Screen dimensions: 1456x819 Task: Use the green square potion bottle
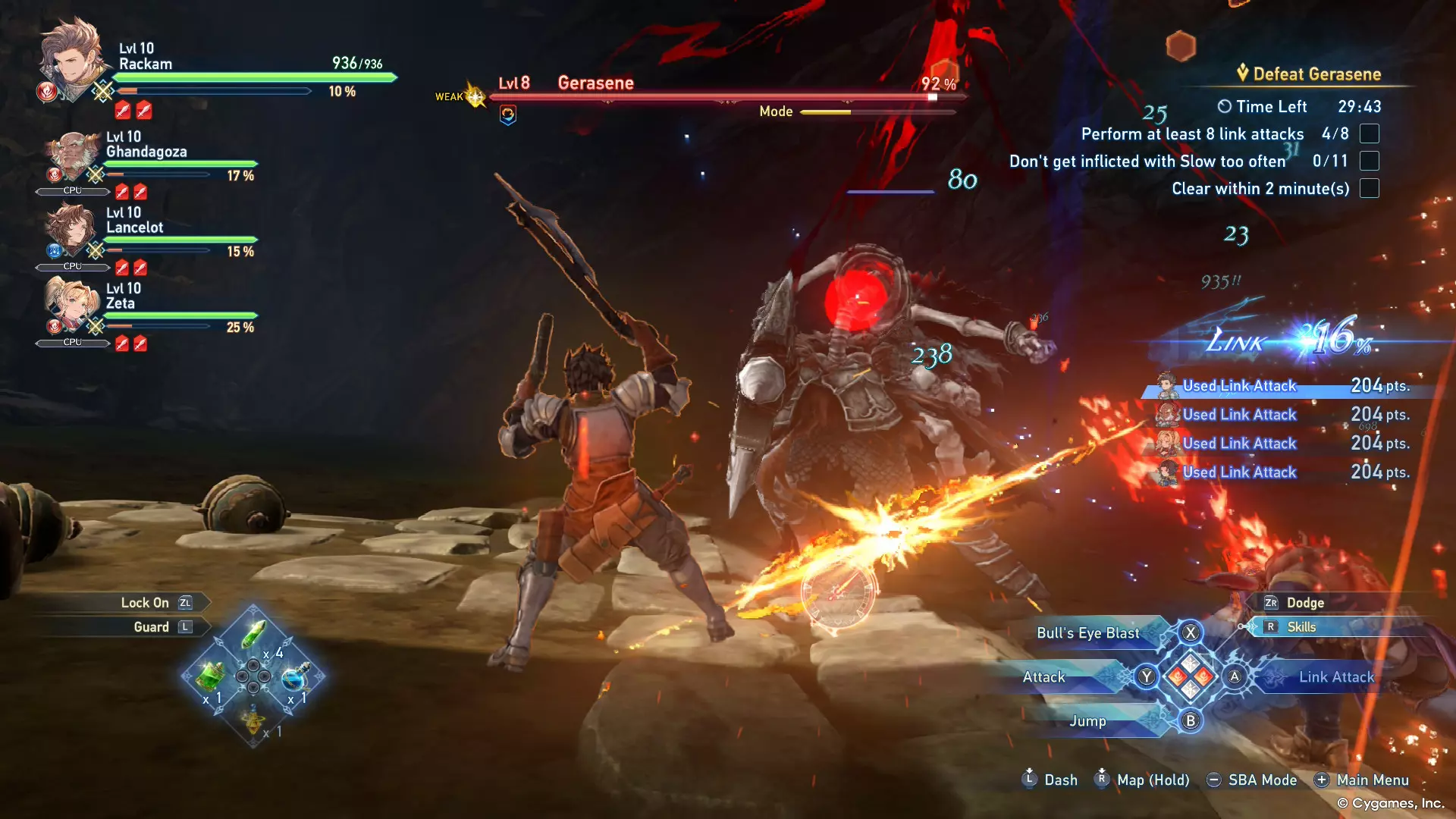212,675
